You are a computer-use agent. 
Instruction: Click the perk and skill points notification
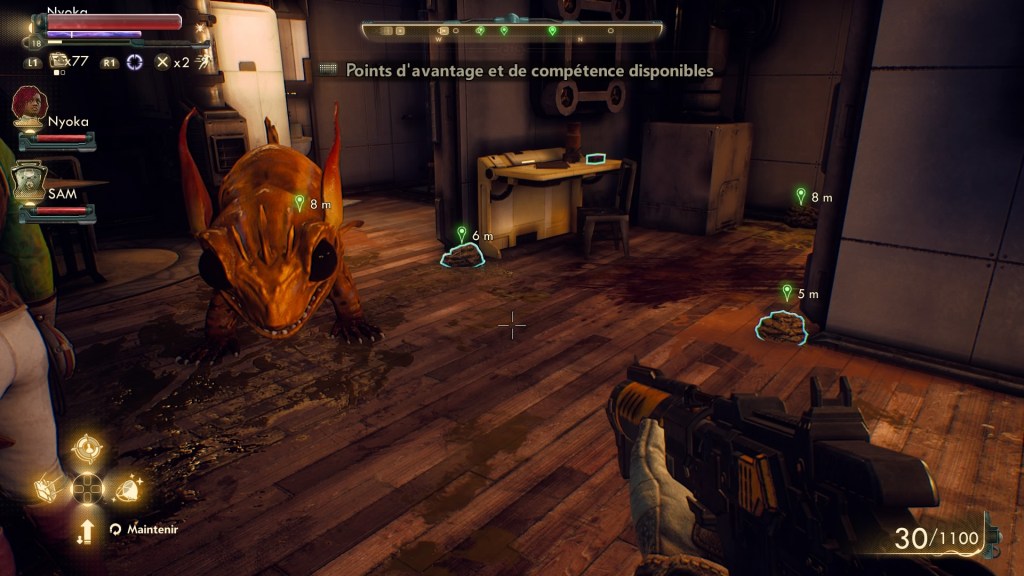(518, 71)
